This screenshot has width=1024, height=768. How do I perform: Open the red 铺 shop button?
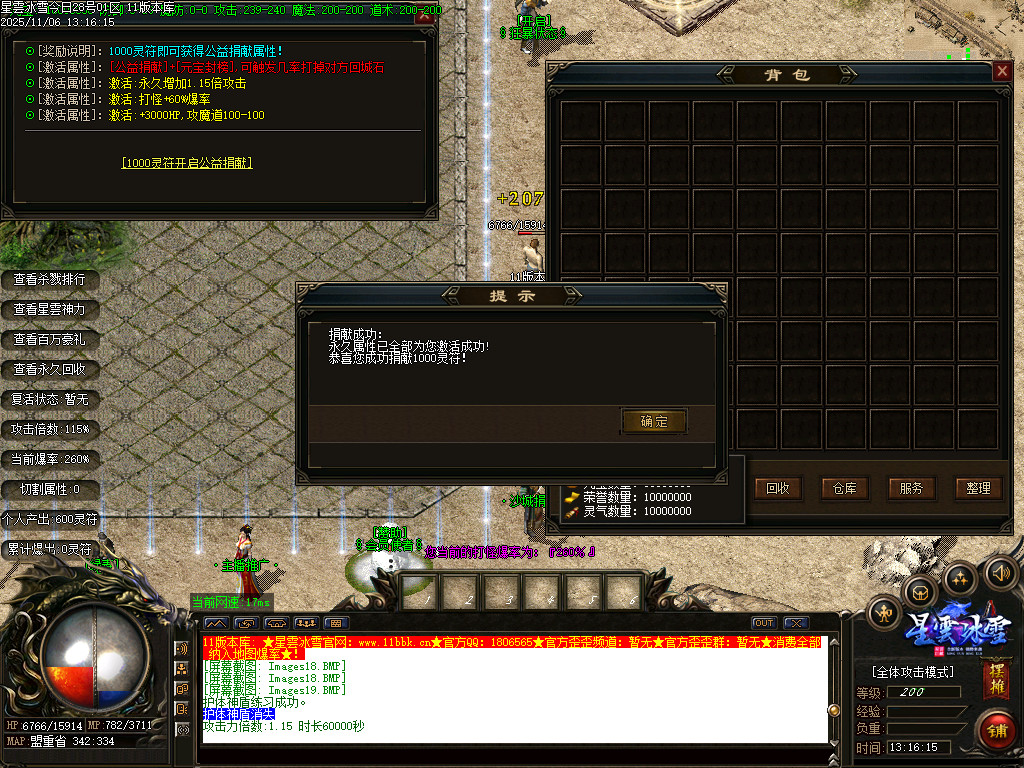pyautogui.click(x=996, y=730)
